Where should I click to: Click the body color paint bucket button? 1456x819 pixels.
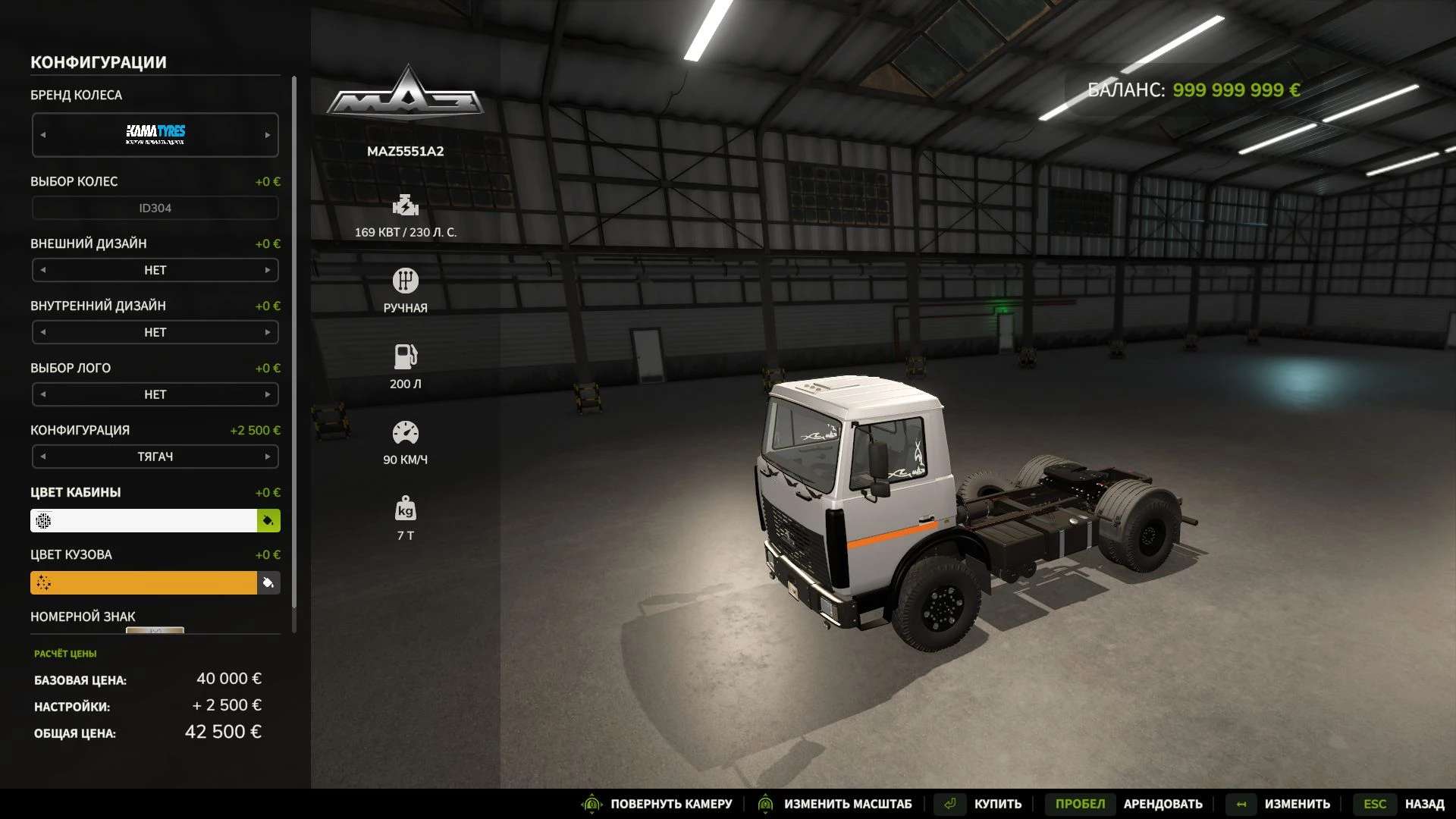tap(268, 582)
